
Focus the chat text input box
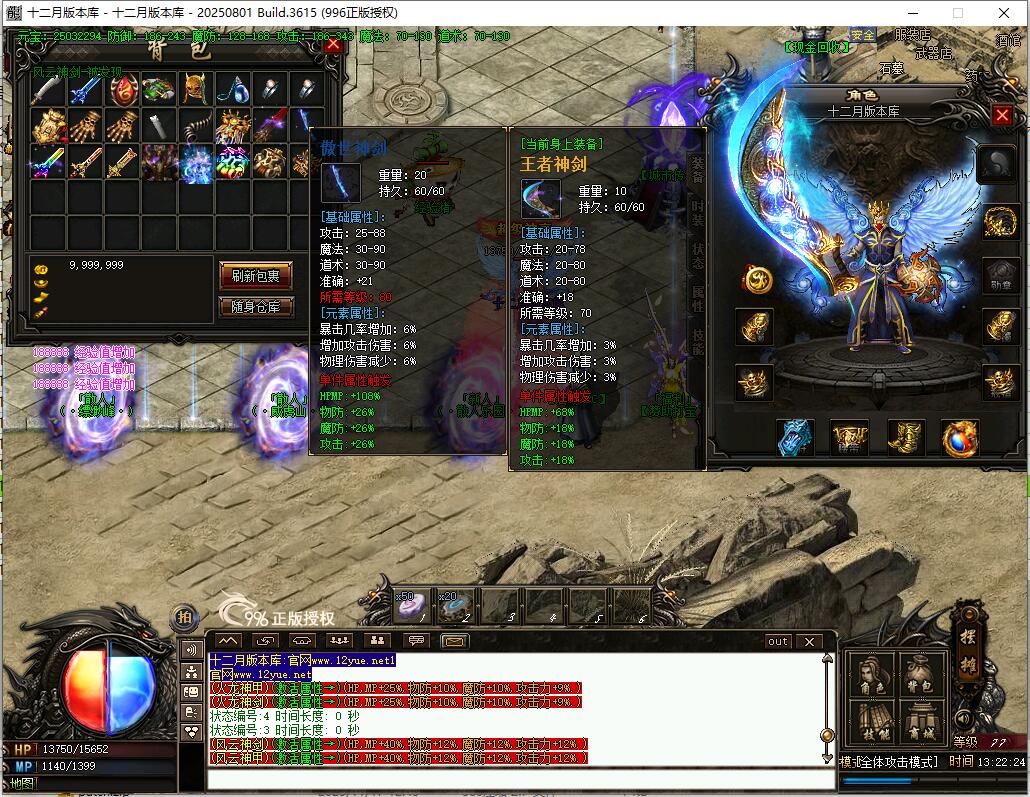tap(520, 779)
